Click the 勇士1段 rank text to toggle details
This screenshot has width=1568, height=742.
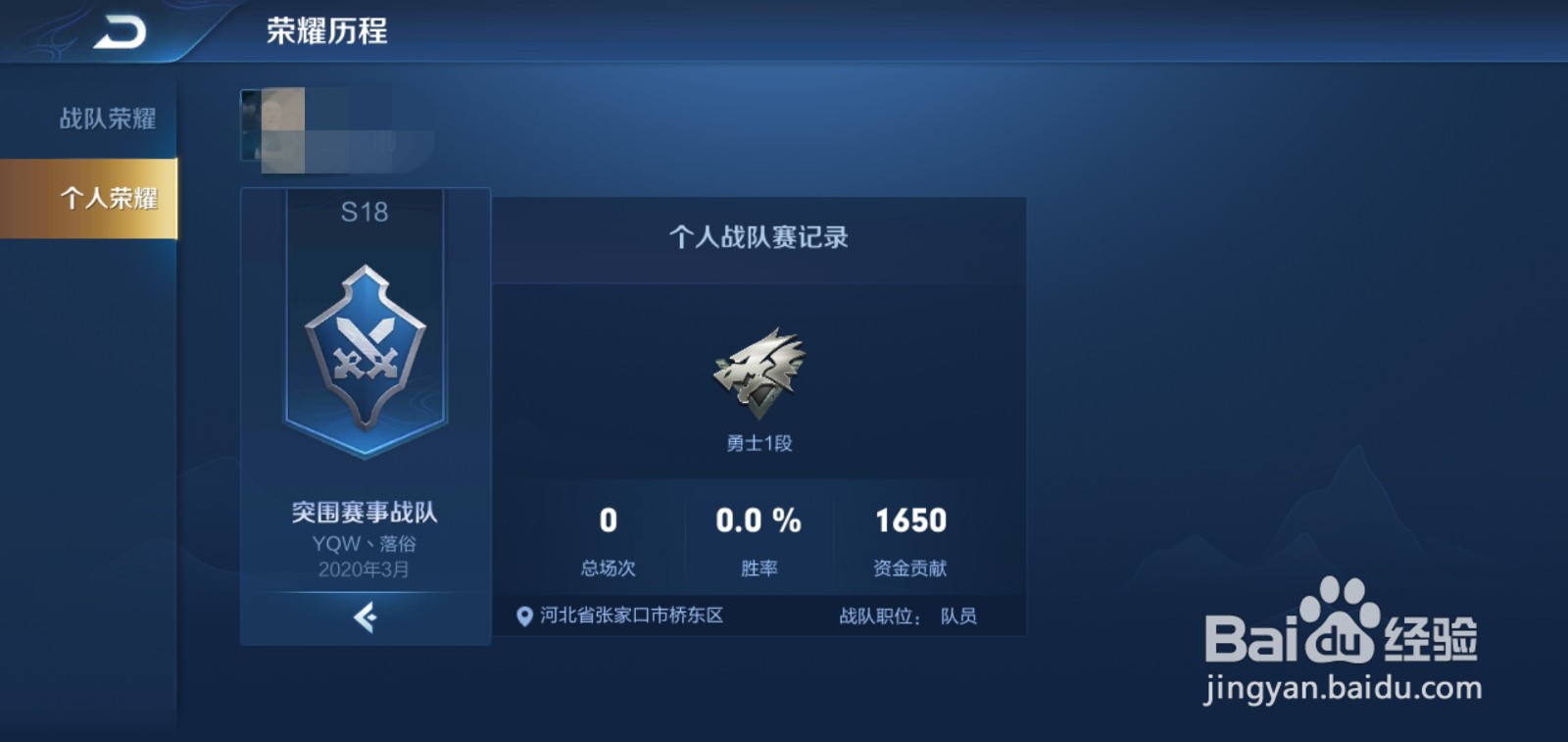[x=759, y=442]
